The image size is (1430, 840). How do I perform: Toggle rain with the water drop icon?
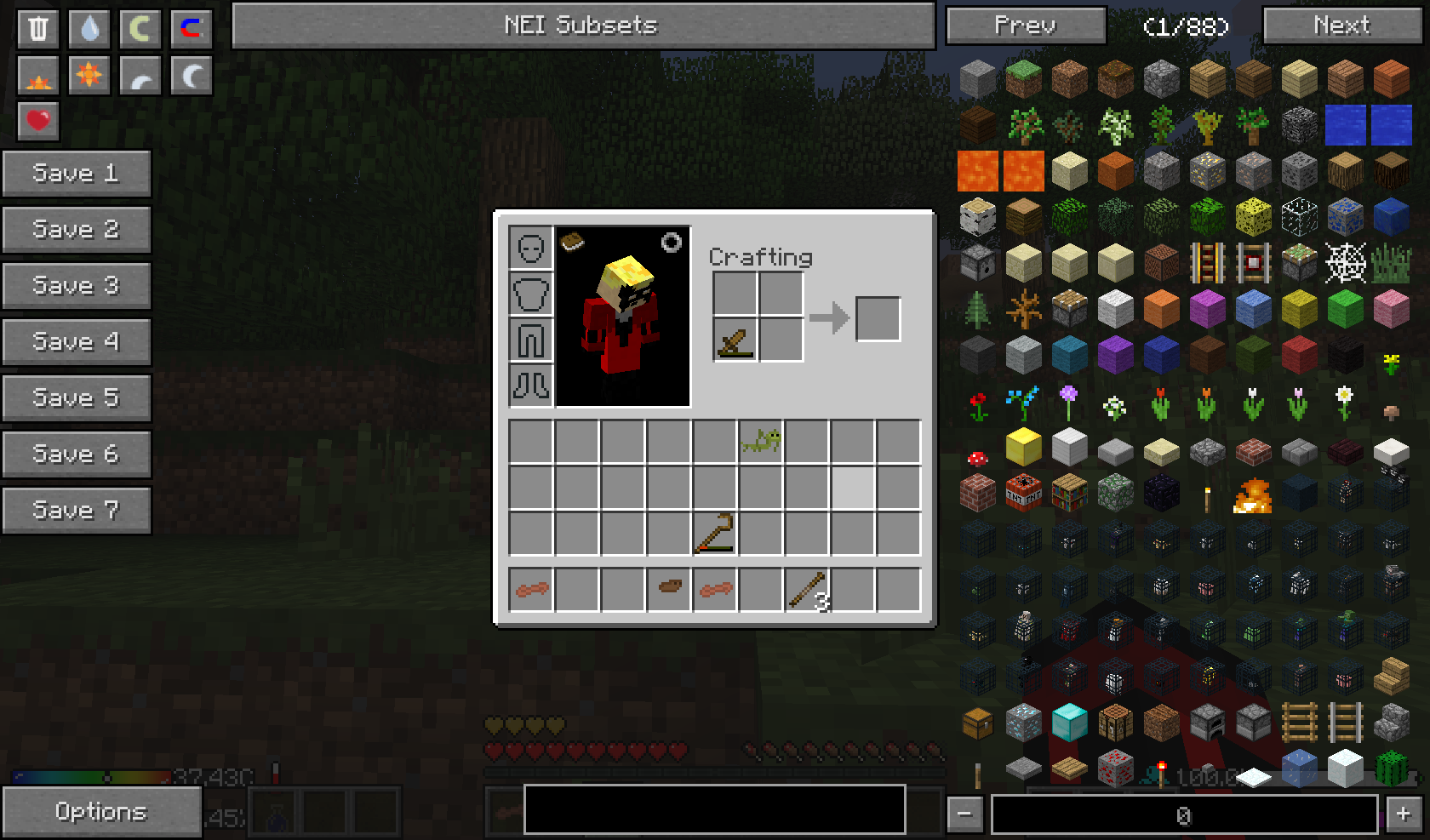pos(89,29)
